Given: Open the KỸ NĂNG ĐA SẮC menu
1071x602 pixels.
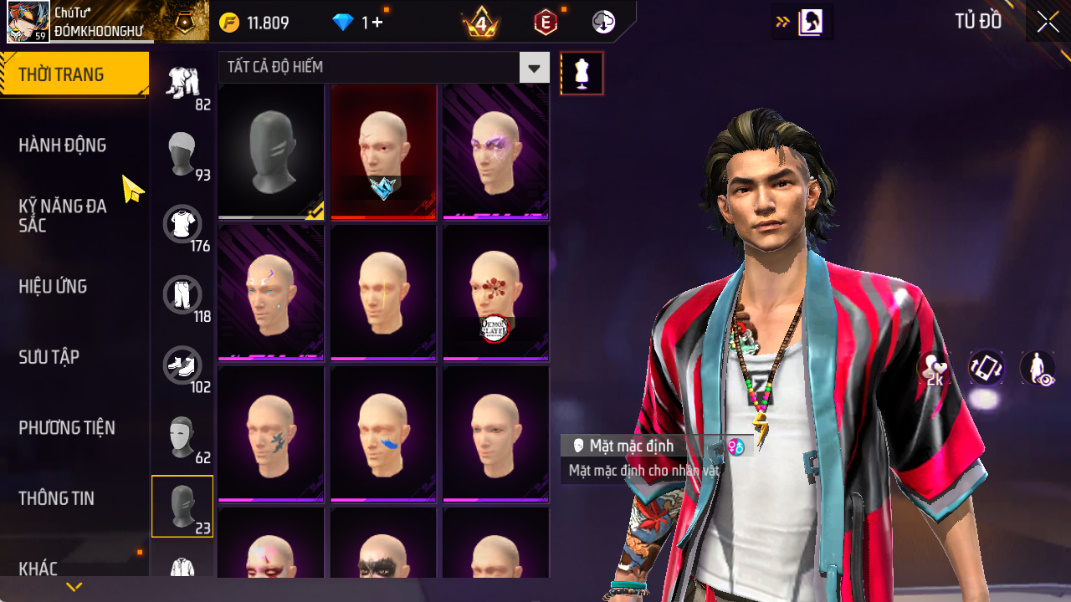Looking at the screenshot, I should [x=62, y=216].
